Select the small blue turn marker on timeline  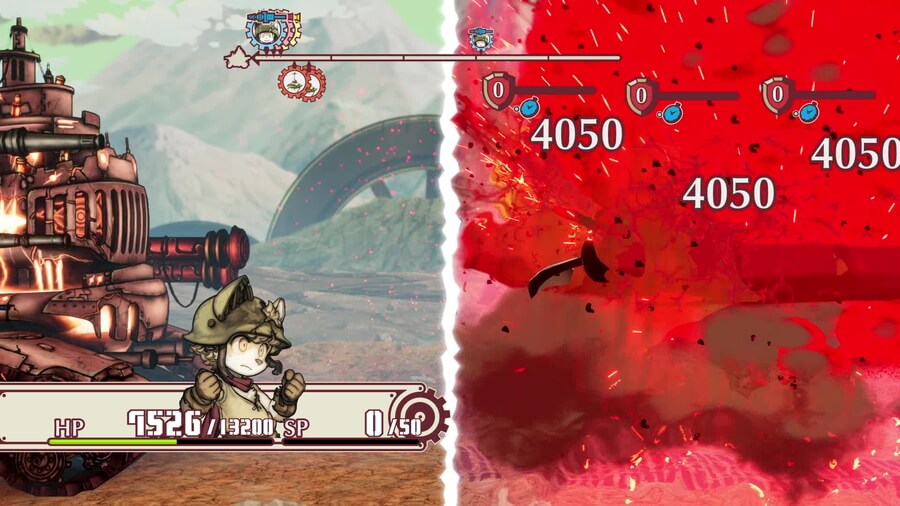click(x=481, y=39)
